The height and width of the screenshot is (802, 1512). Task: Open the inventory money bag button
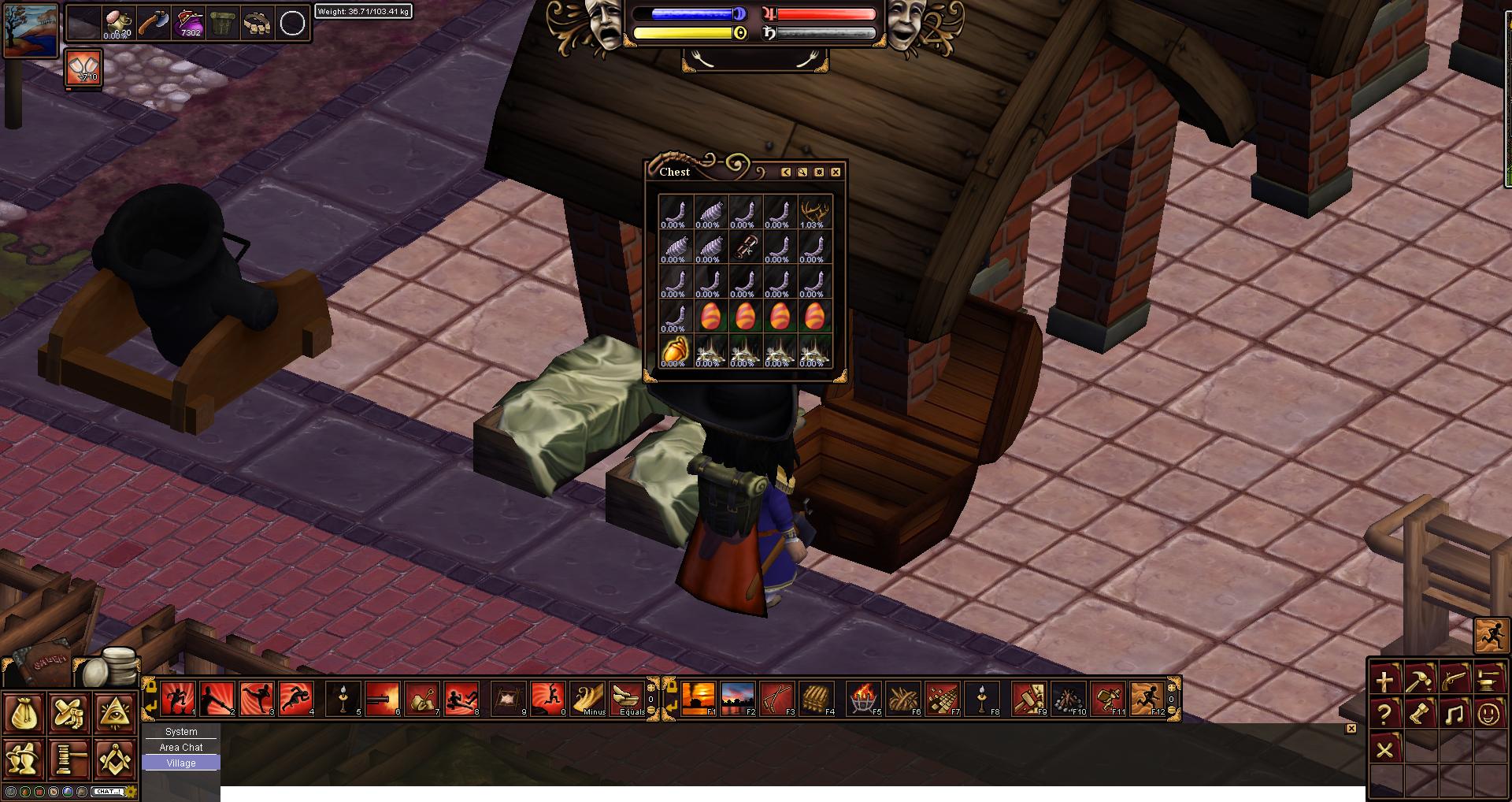coord(23,714)
